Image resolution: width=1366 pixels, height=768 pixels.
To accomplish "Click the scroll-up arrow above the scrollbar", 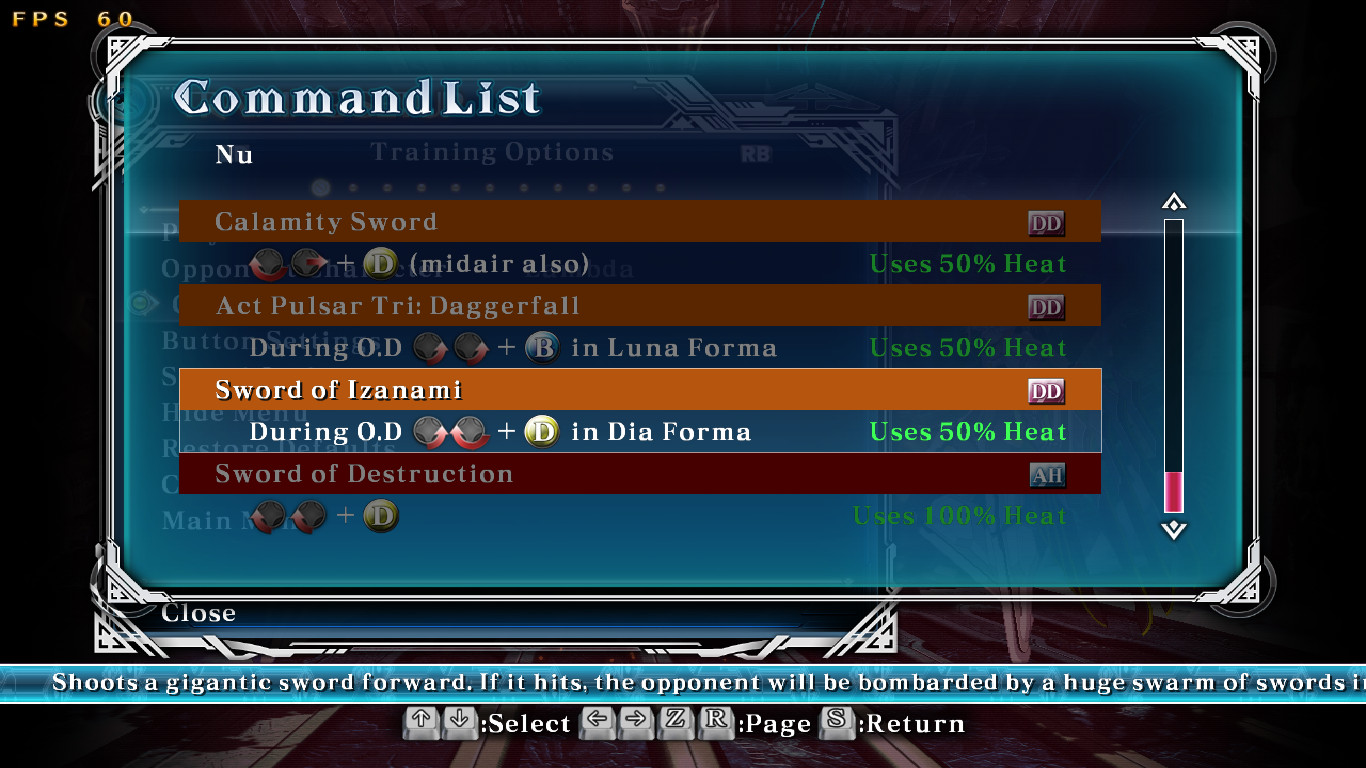I will pyautogui.click(x=1173, y=201).
